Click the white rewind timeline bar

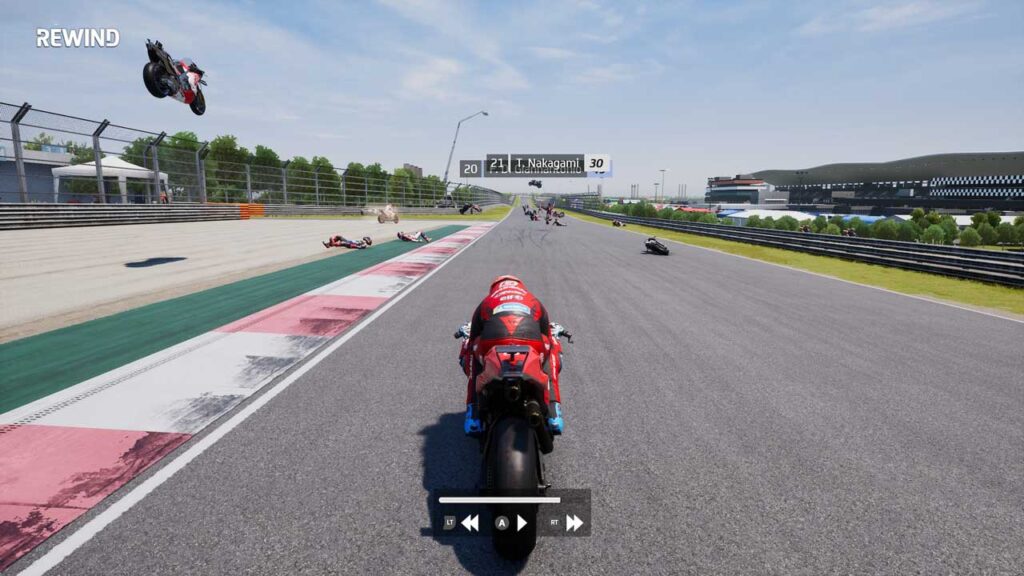coord(500,500)
